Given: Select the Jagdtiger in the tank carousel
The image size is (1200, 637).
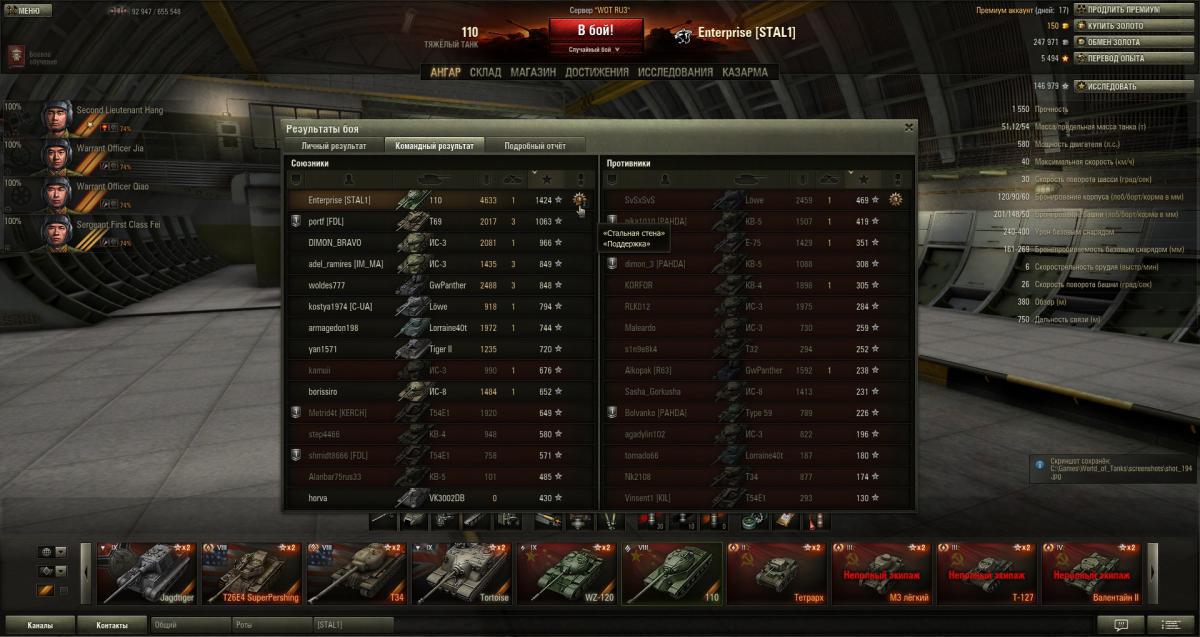Looking at the screenshot, I should coord(146,574).
